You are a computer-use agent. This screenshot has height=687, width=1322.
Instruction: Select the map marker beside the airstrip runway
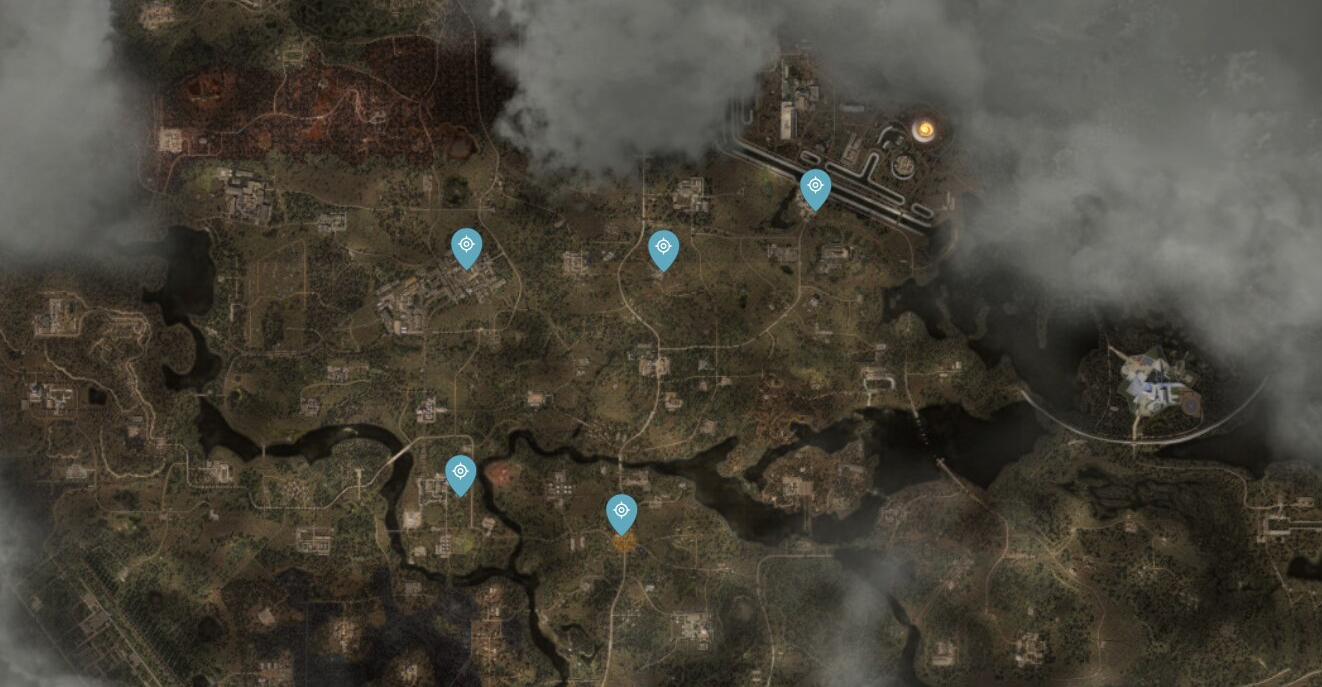click(815, 187)
